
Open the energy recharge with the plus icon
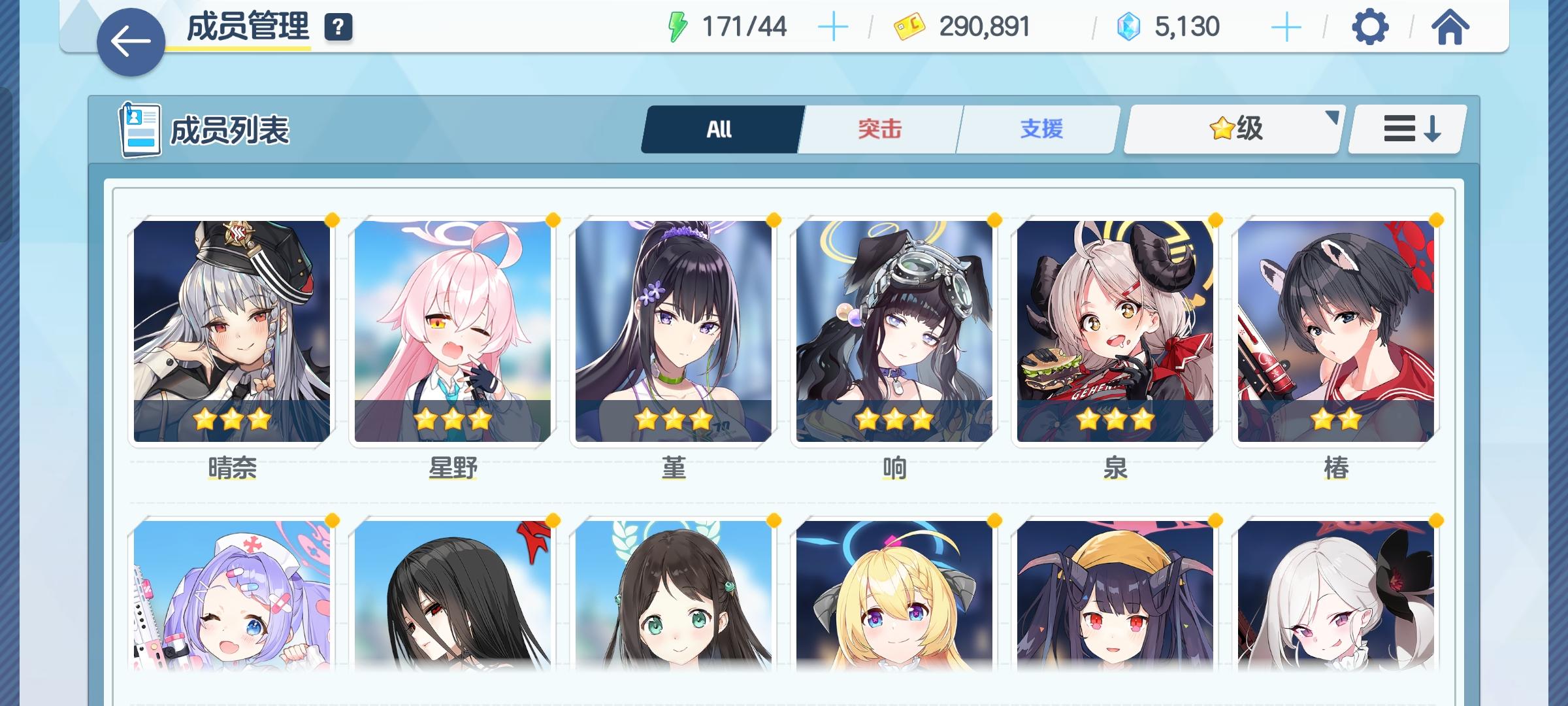[x=835, y=26]
